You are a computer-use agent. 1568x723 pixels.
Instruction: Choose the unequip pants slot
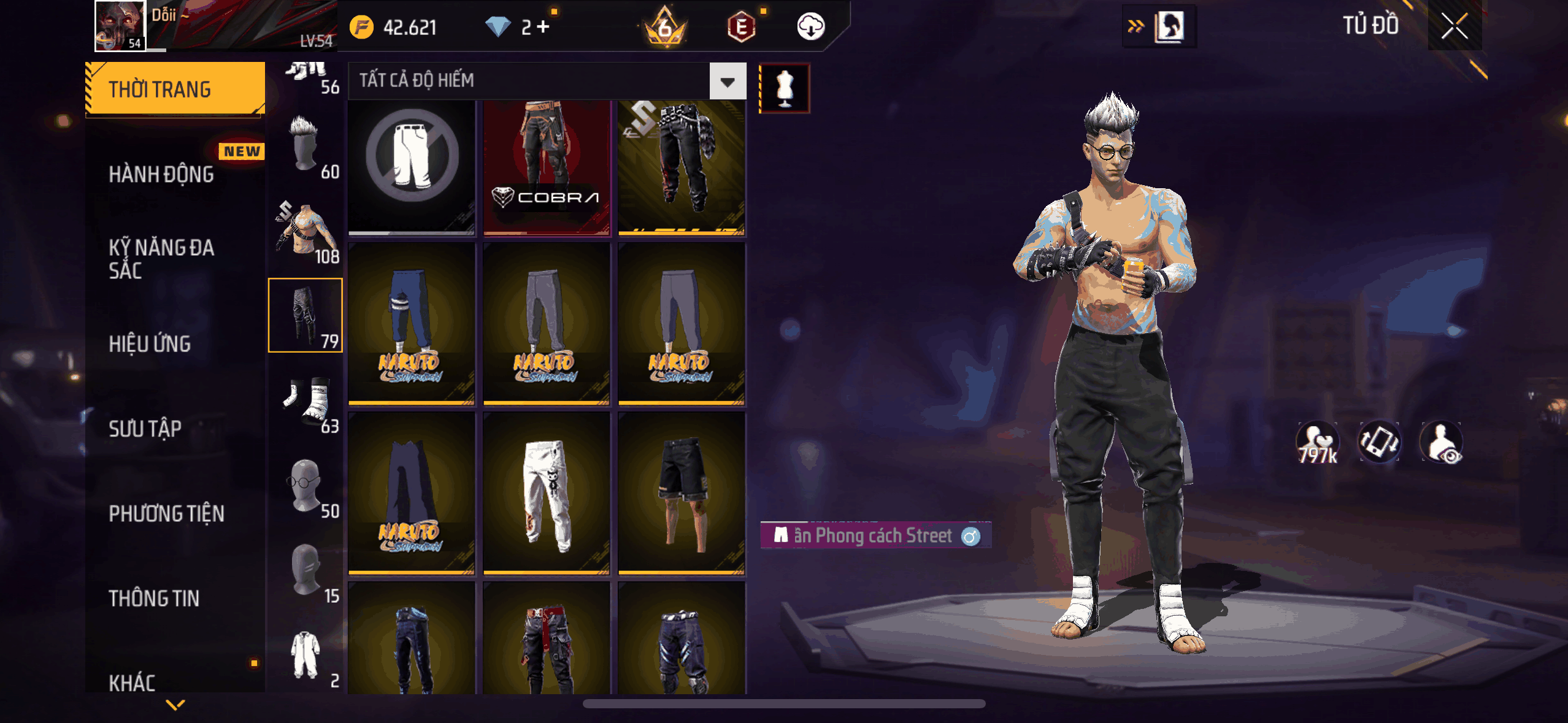(x=412, y=167)
